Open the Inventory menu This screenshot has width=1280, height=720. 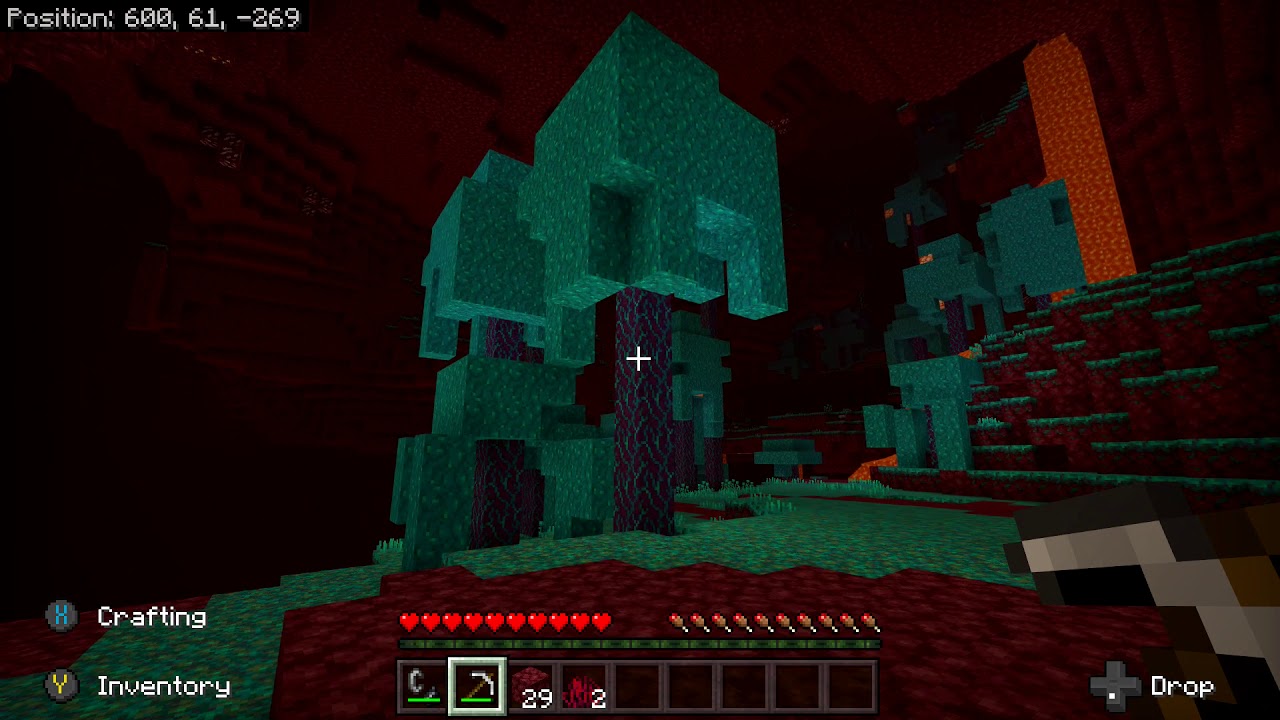coord(162,687)
